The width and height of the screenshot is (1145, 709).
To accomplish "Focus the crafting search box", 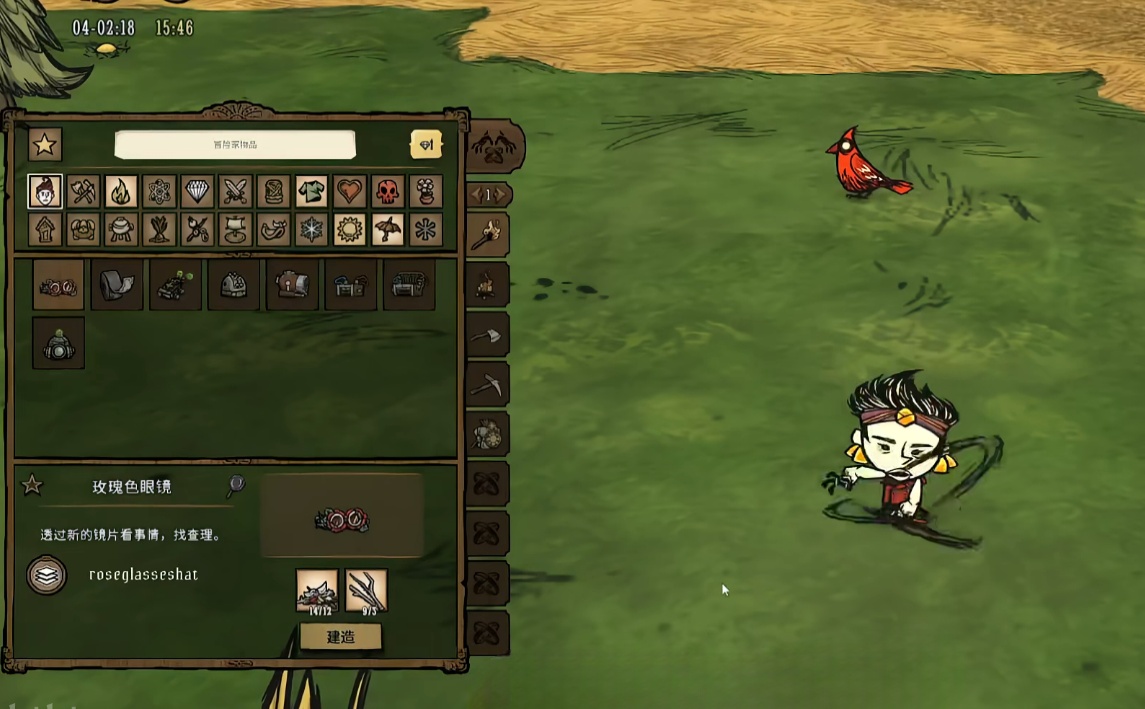I will coord(235,144).
